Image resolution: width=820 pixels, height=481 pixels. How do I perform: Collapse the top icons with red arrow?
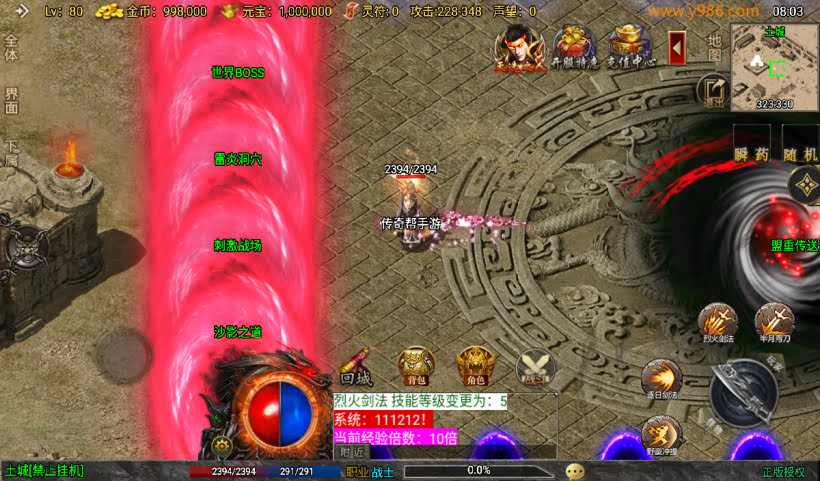tap(677, 46)
